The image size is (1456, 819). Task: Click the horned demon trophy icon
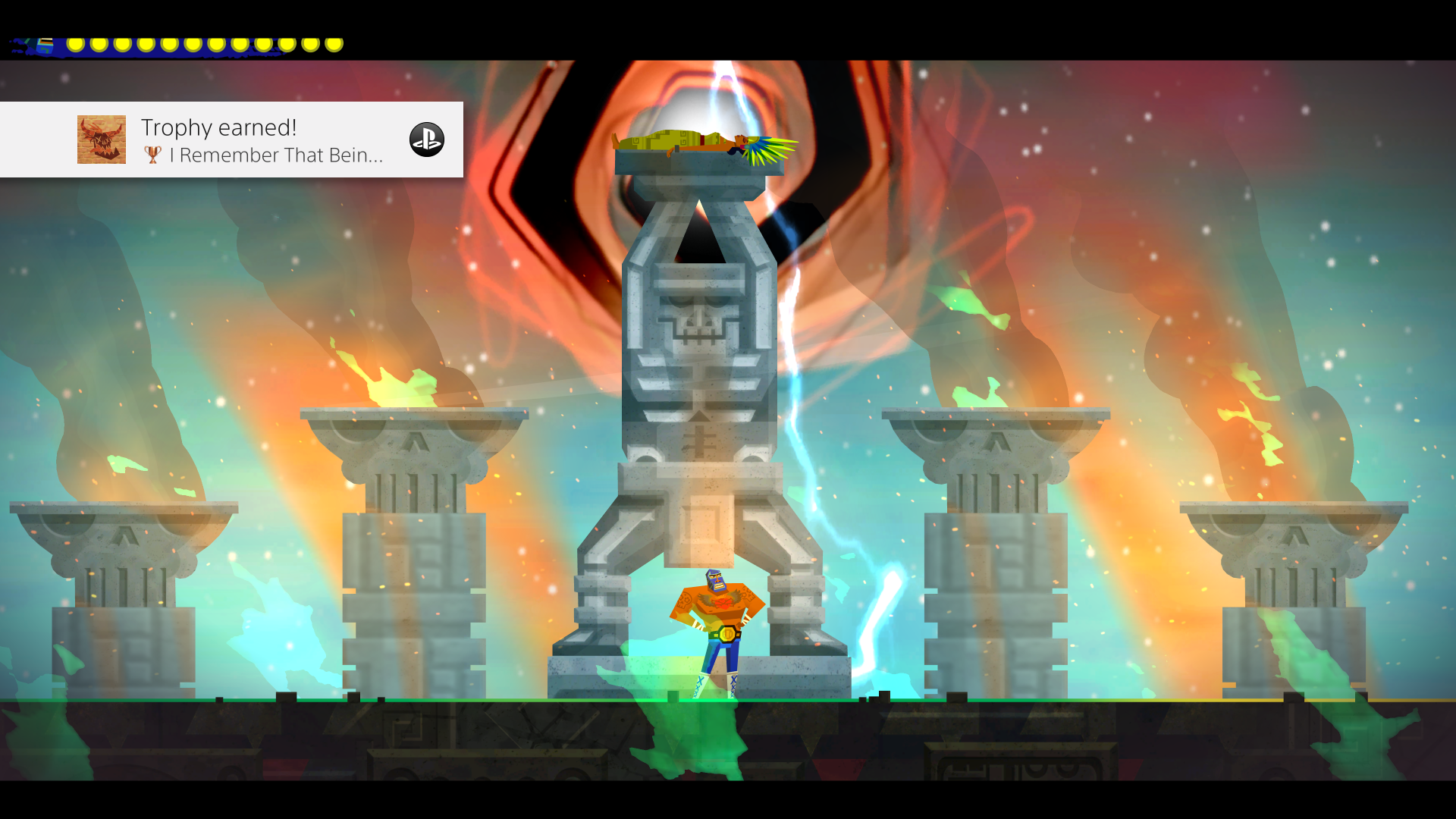point(101,140)
